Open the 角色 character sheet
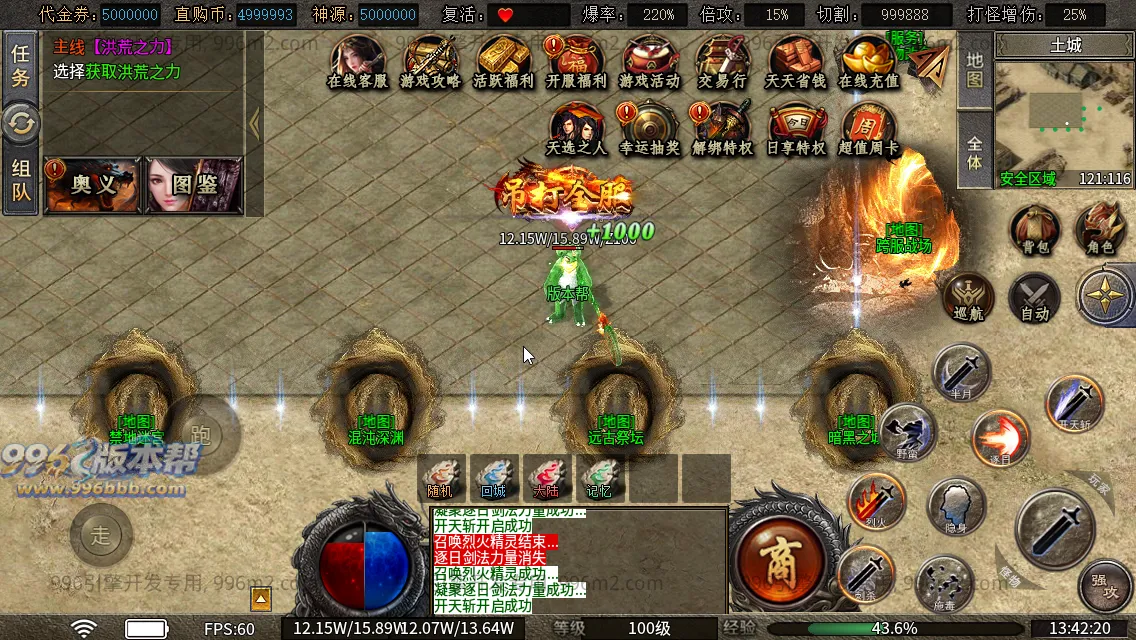1136x640 pixels. coord(1100,229)
